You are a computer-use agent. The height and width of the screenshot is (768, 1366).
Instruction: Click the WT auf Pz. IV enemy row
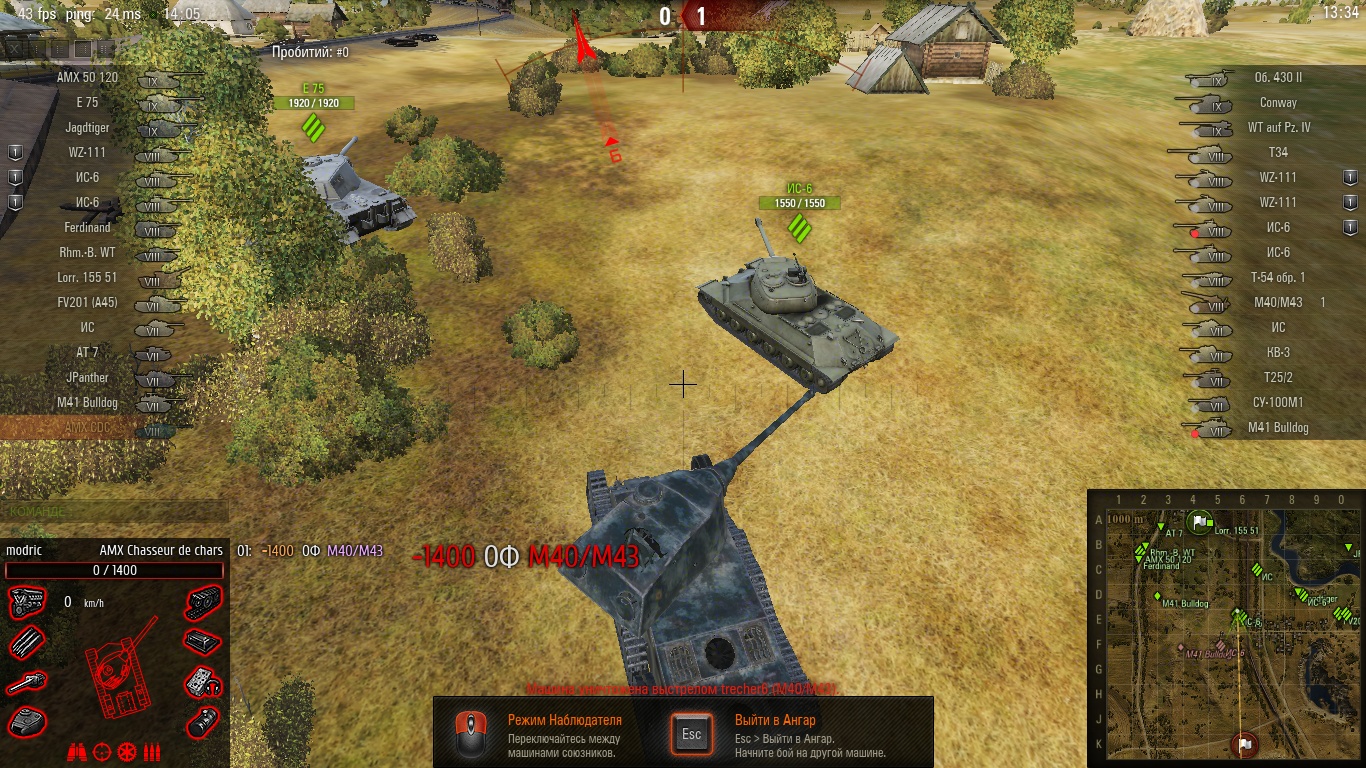pyautogui.click(x=1278, y=128)
